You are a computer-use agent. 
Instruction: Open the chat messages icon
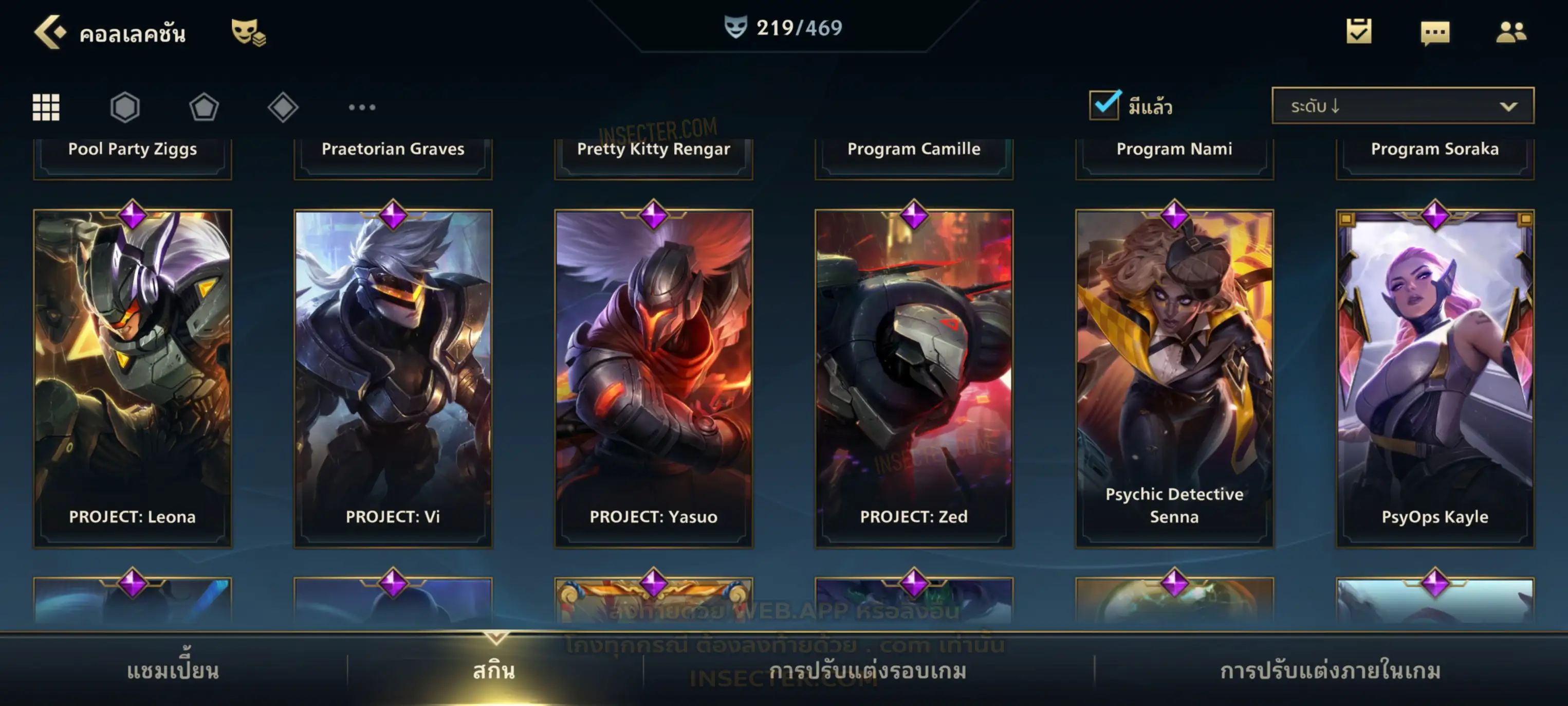[1434, 33]
